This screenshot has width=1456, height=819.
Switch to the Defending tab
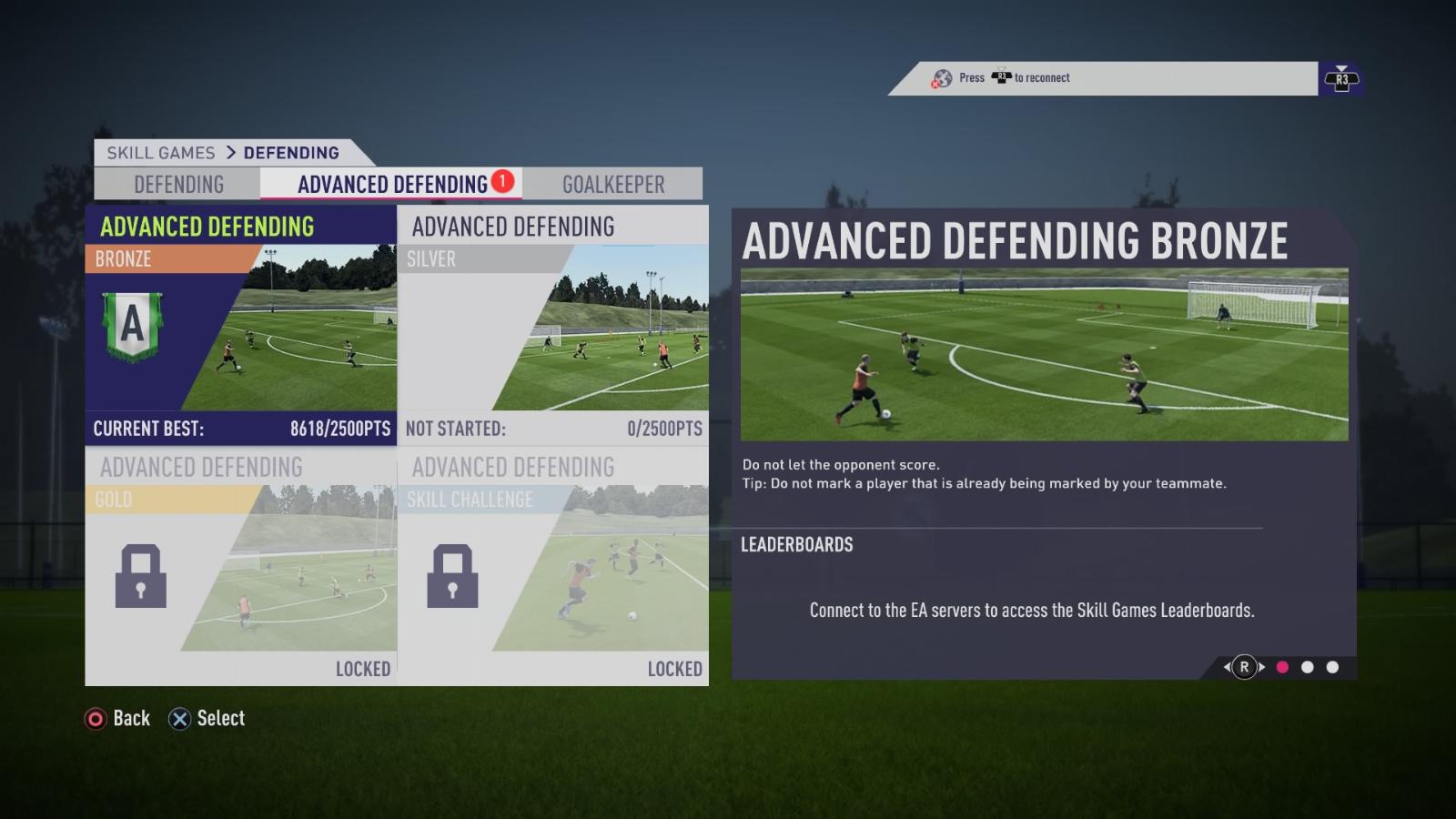point(178,185)
